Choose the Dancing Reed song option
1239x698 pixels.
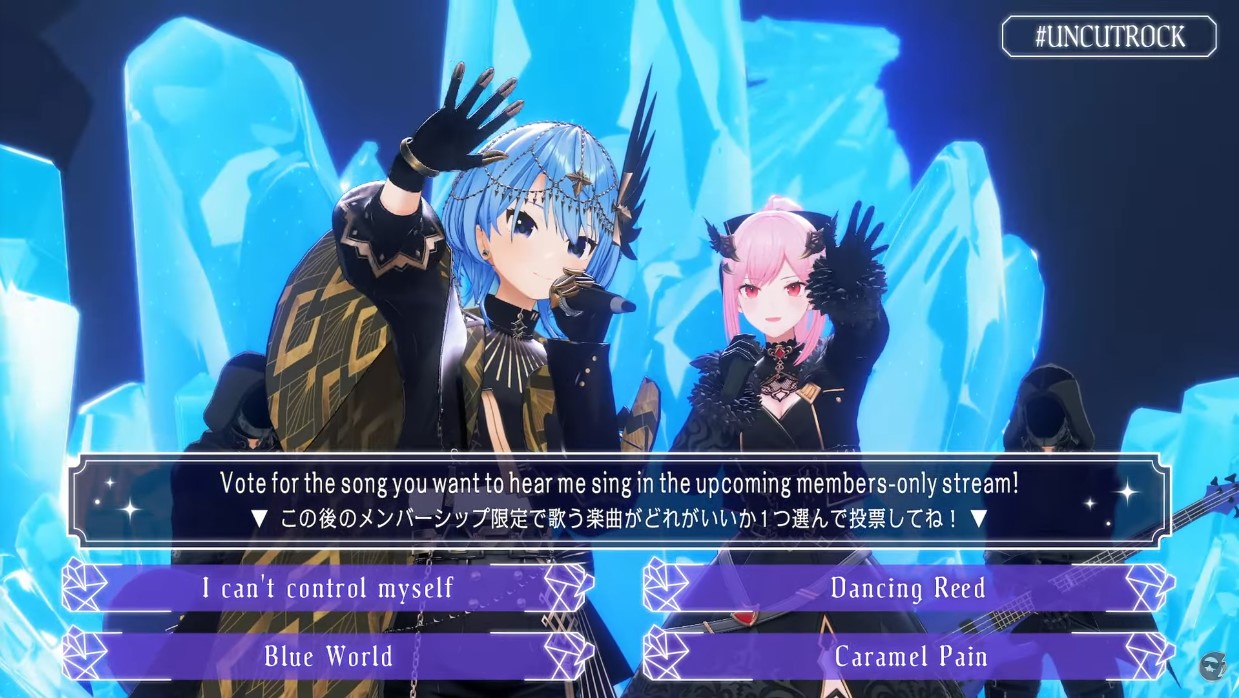908,588
